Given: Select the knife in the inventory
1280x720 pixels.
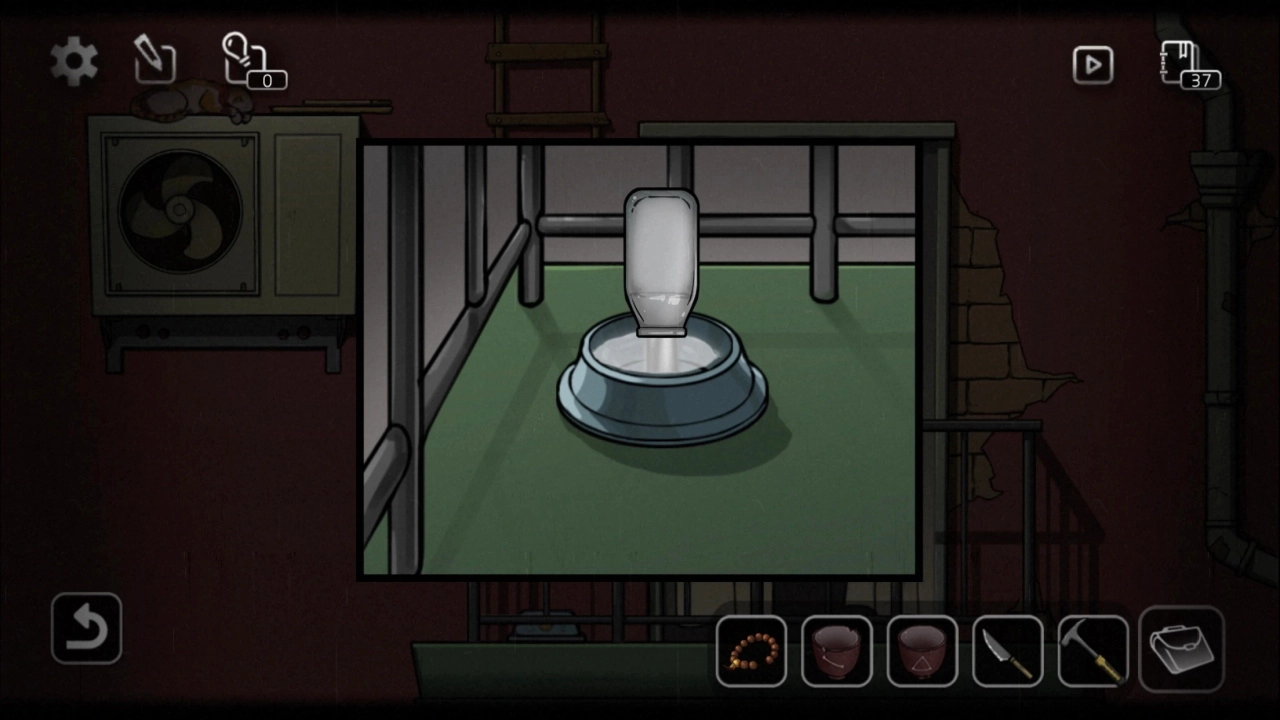Looking at the screenshot, I should pos(1007,652).
